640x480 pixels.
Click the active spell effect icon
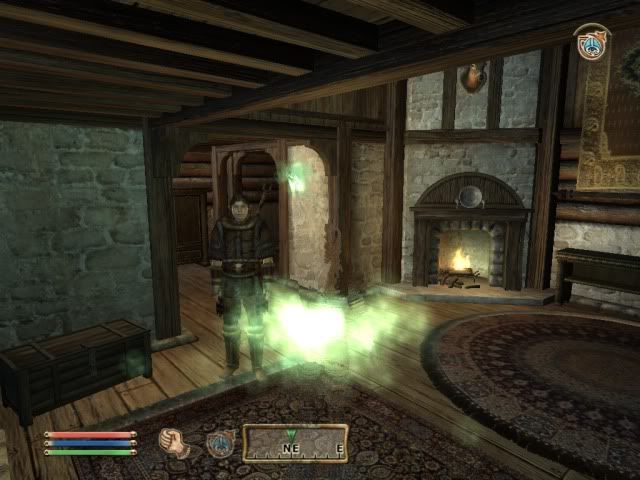click(x=592, y=44)
